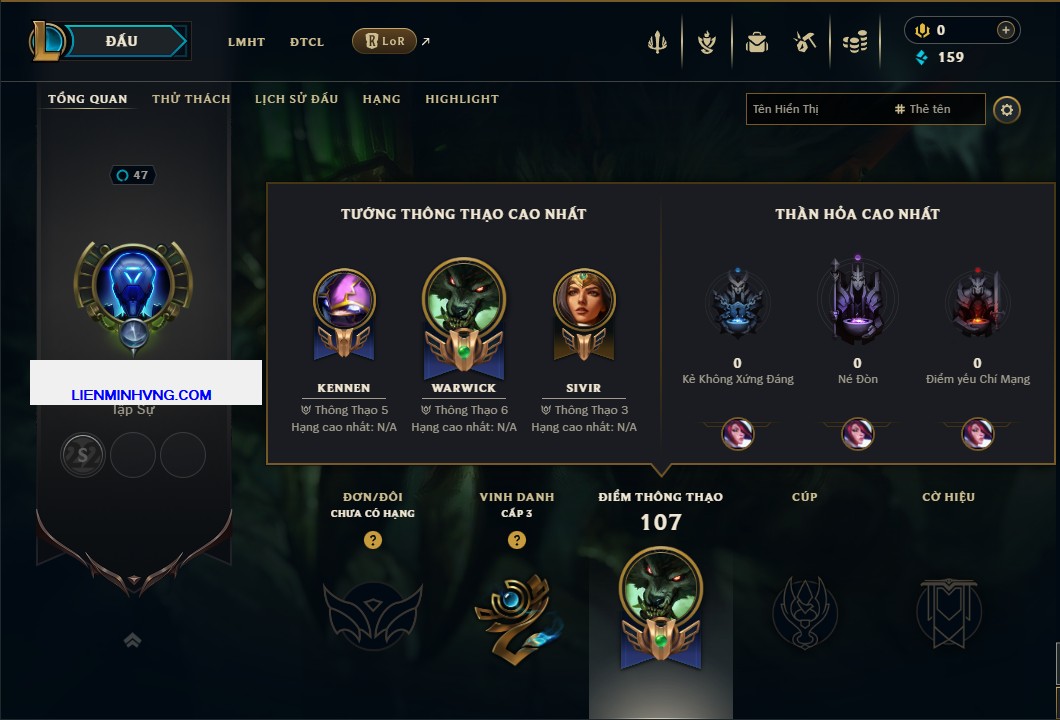Select the Sivir mastery portrait
The width and height of the screenshot is (1060, 720).
coord(584,300)
